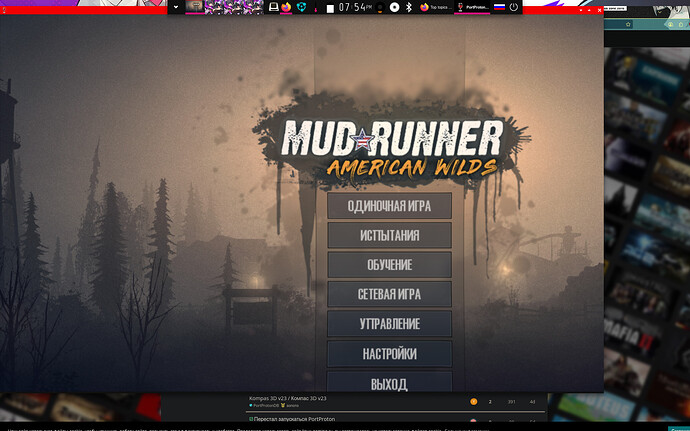The image size is (690, 431).
Task: Open the ИСПЫТАНИЯ challenges menu
Action: [x=389, y=235]
